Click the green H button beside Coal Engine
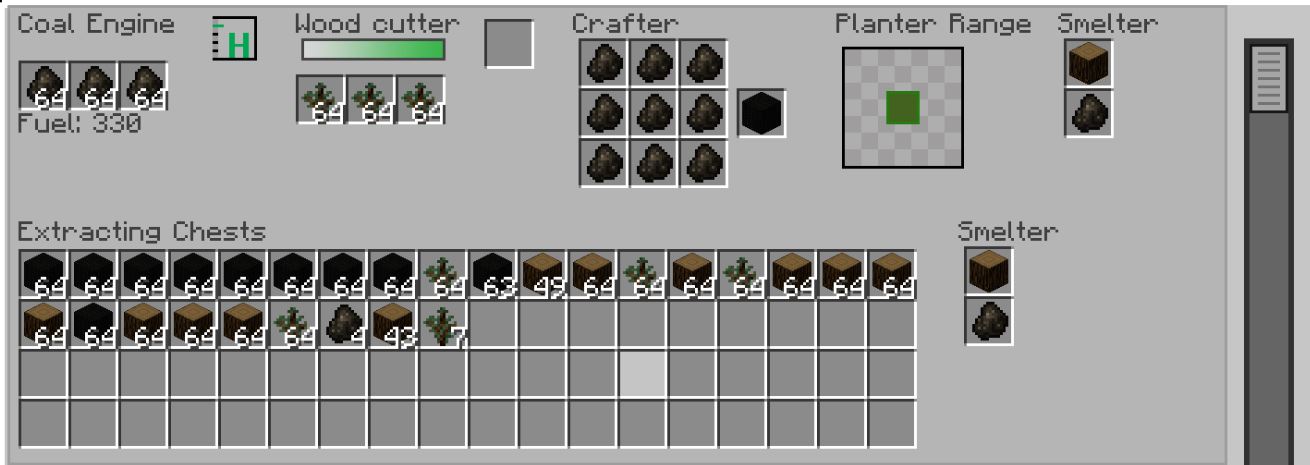This screenshot has width=1310, height=465. [235, 39]
